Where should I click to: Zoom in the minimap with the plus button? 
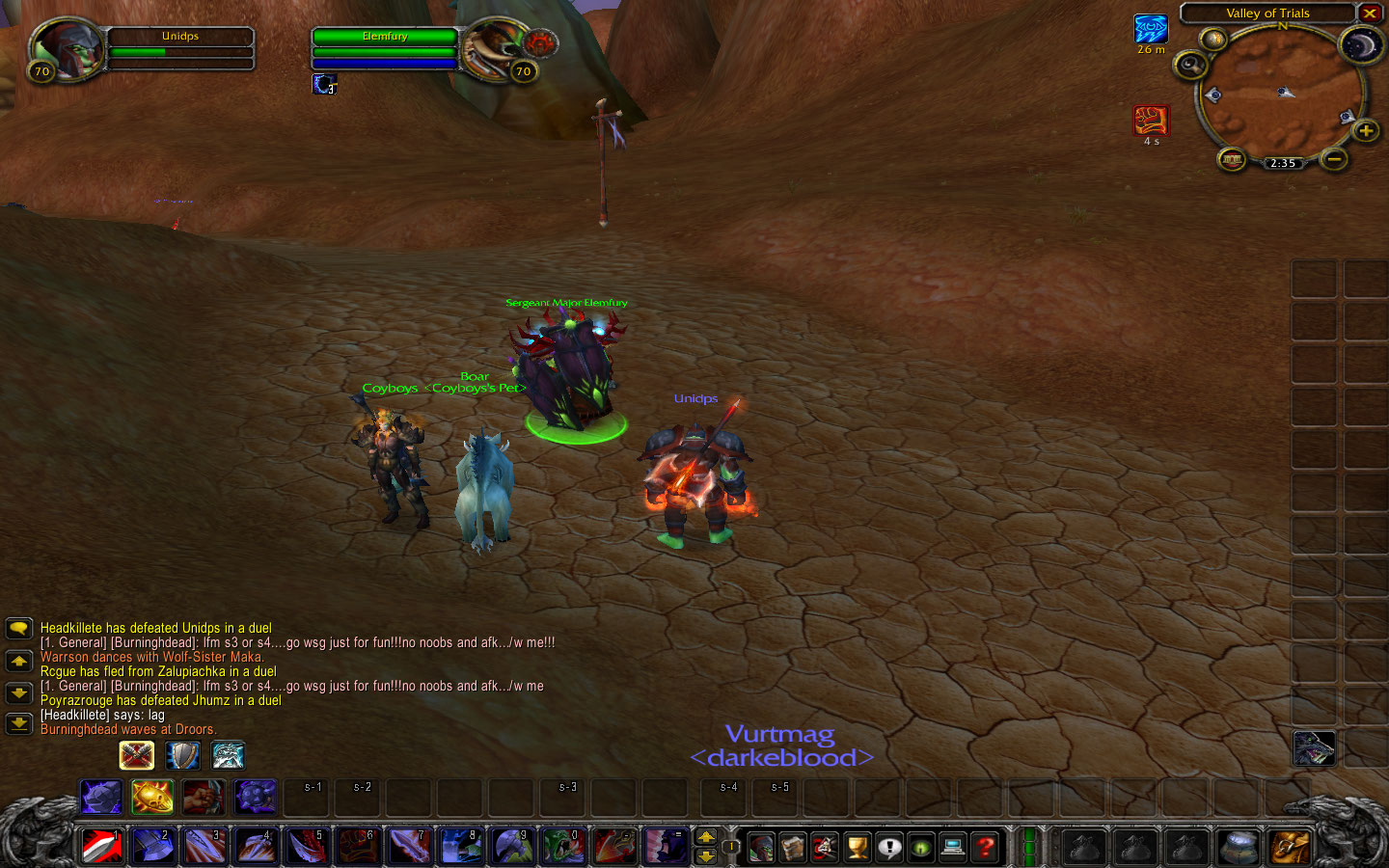[1365, 130]
